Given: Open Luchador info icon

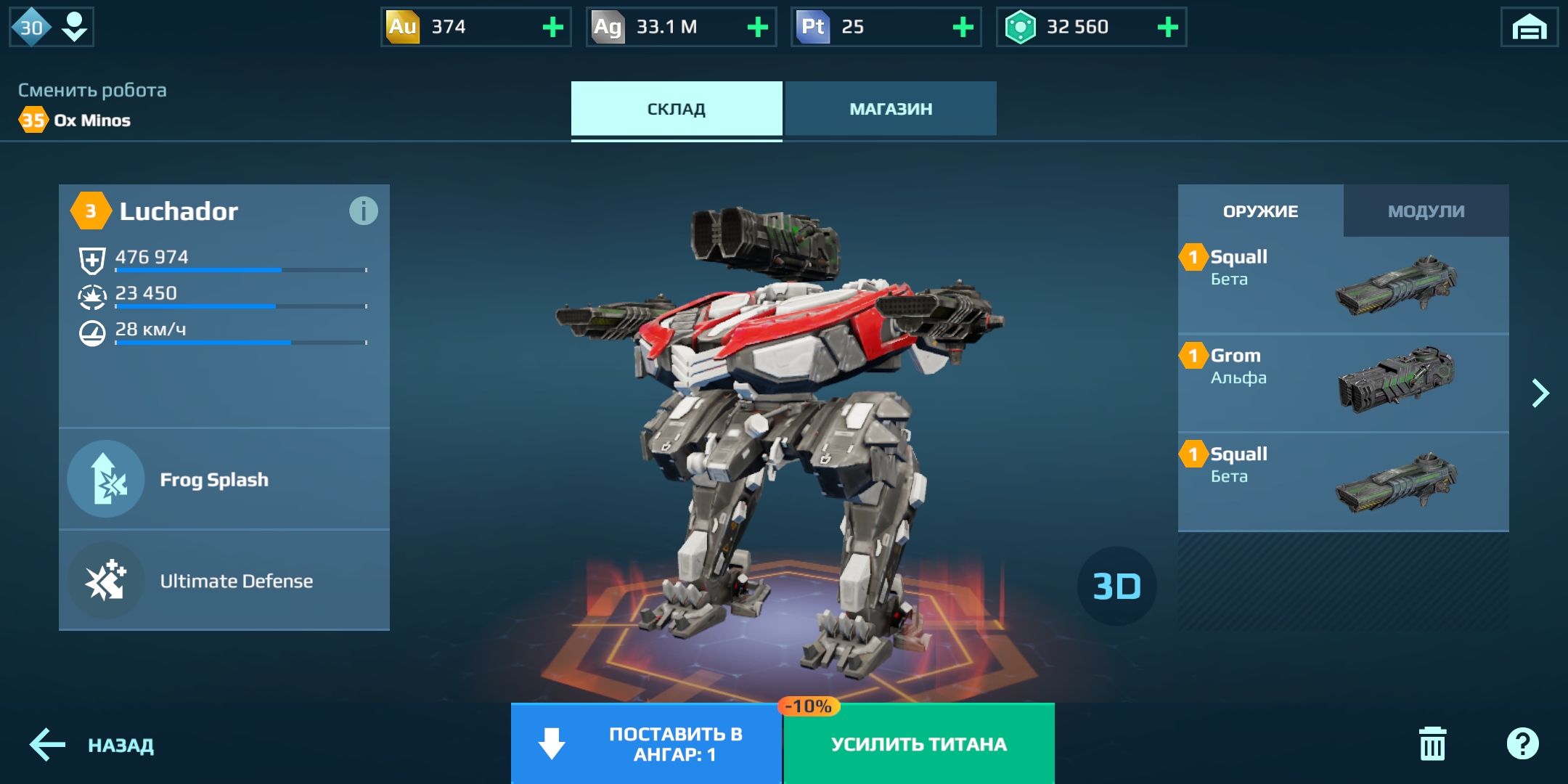Looking at the screenshot, I should pyautogui.click(x=363, y=211).
